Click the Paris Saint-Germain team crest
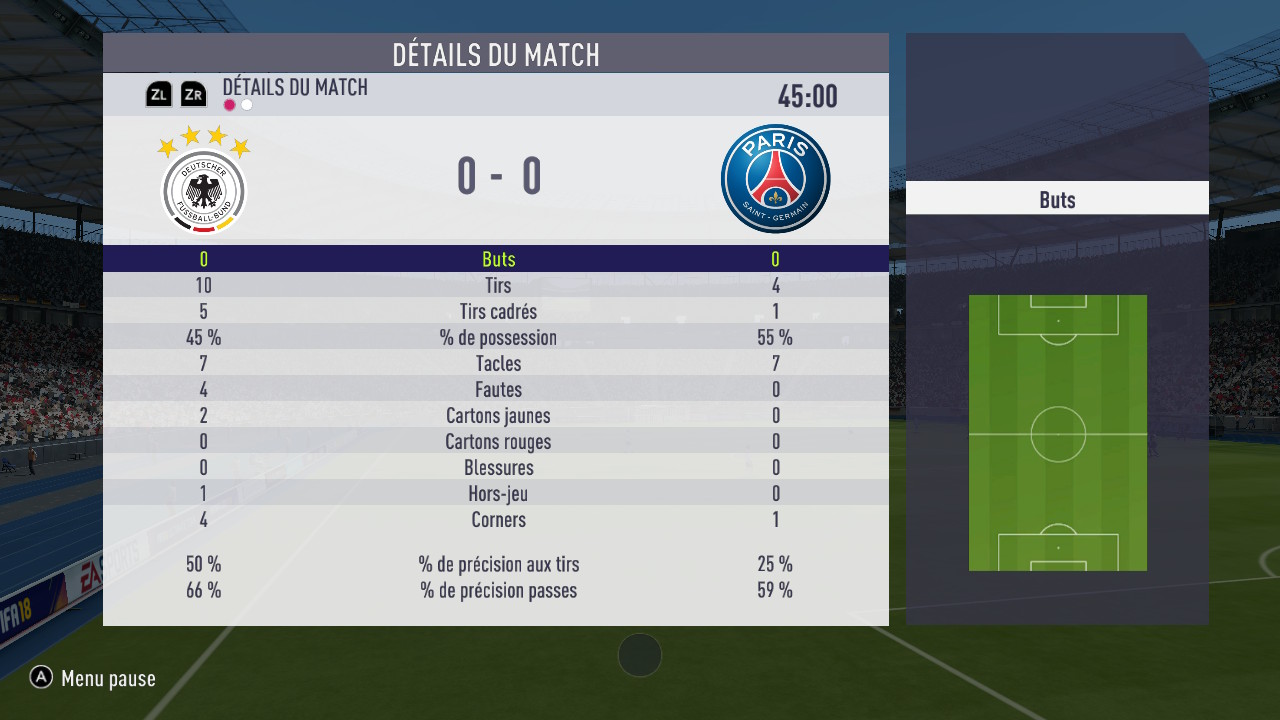 tap(775, 179)
